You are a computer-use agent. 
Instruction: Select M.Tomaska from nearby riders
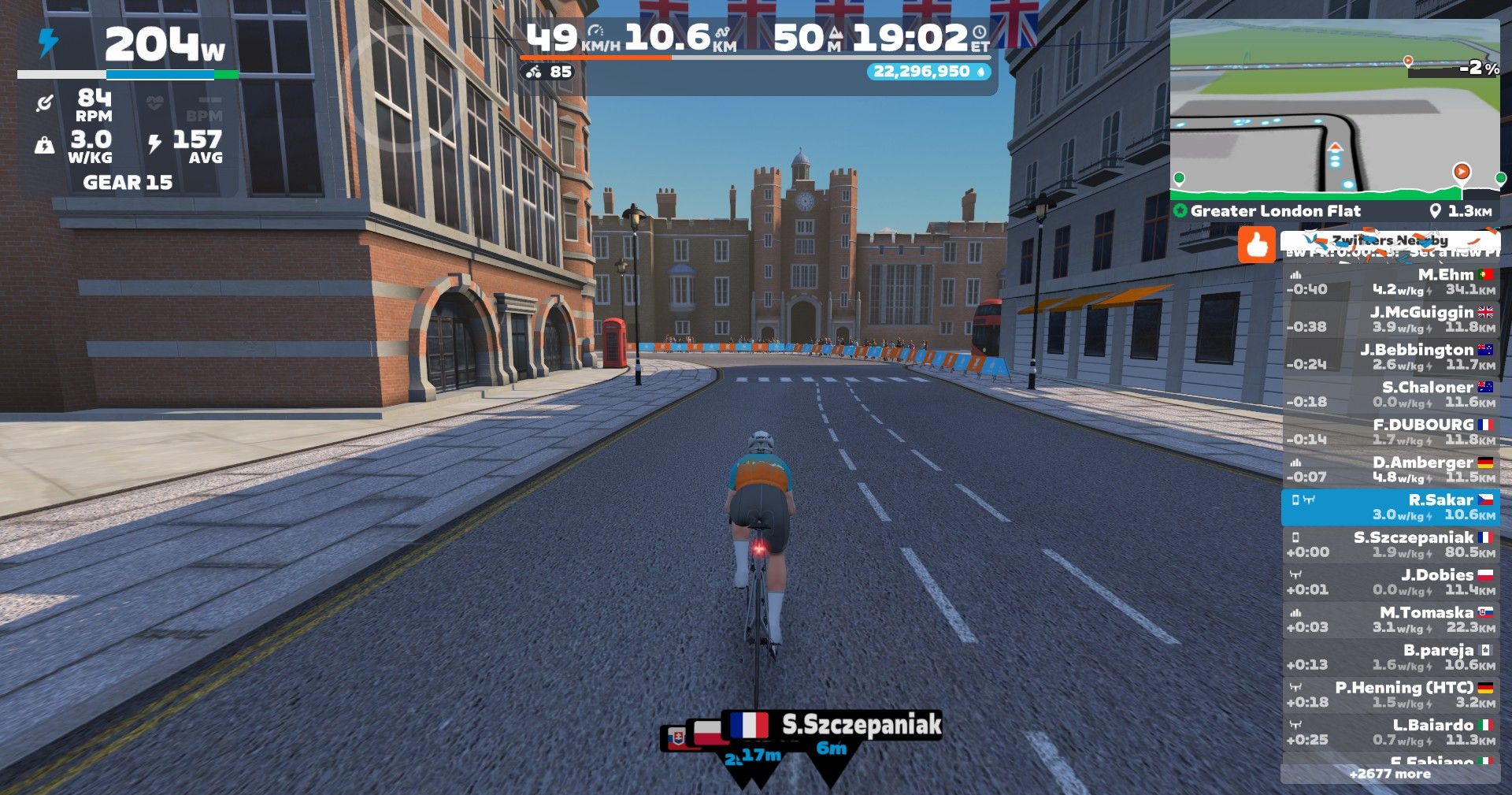click(1390, 620)
